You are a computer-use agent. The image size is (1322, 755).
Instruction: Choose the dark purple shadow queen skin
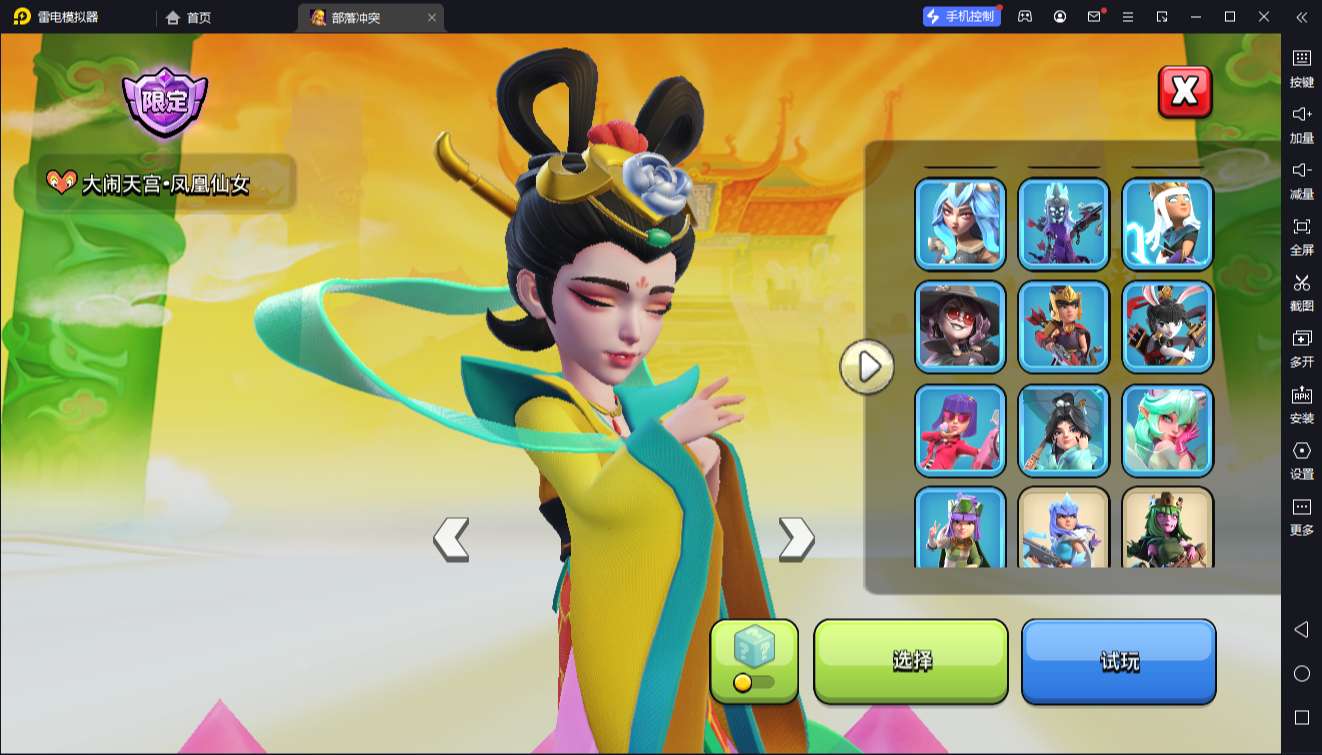[x=1064, y=224]
